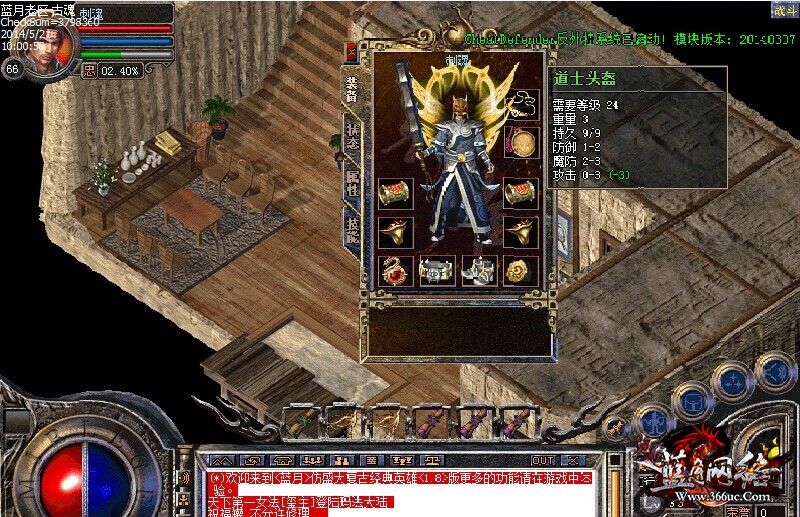Select the gold rose gem slot

(x=519, y=269)
